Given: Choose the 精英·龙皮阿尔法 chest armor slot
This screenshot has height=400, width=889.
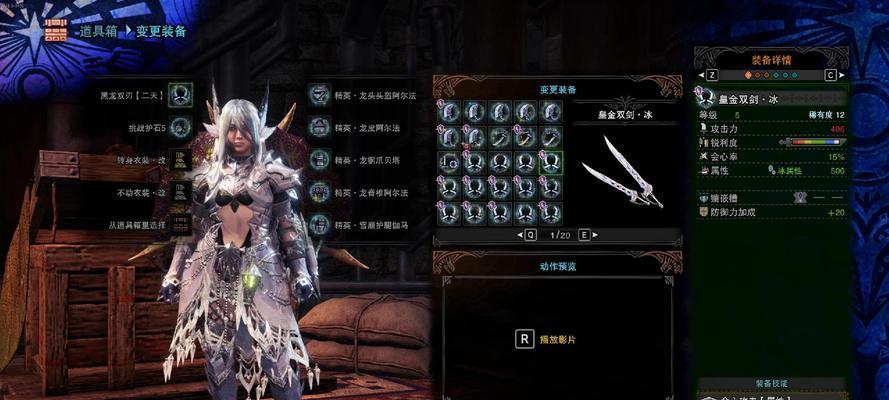Looking at the screenshot, I should 320,126.
